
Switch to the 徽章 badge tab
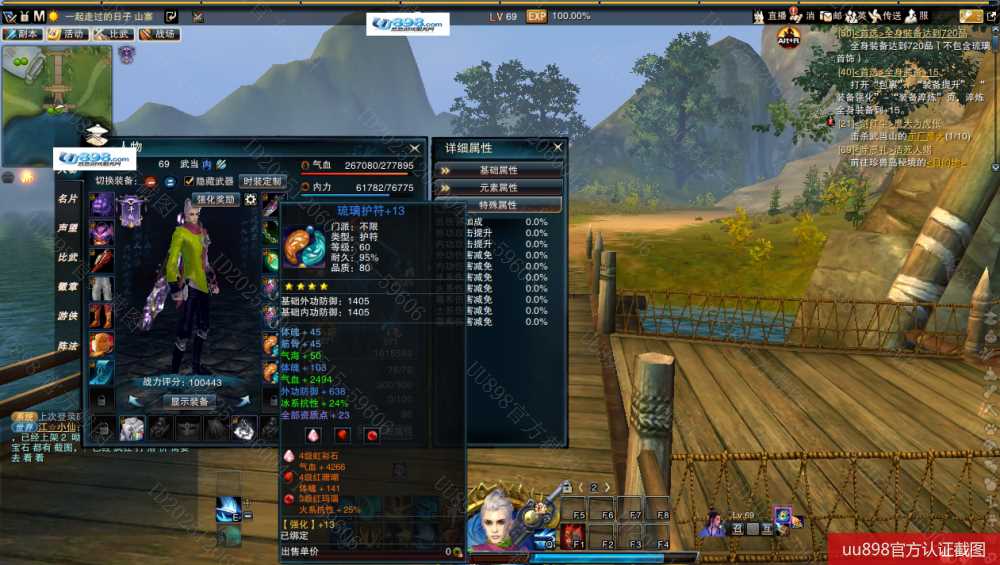point(67,286)
